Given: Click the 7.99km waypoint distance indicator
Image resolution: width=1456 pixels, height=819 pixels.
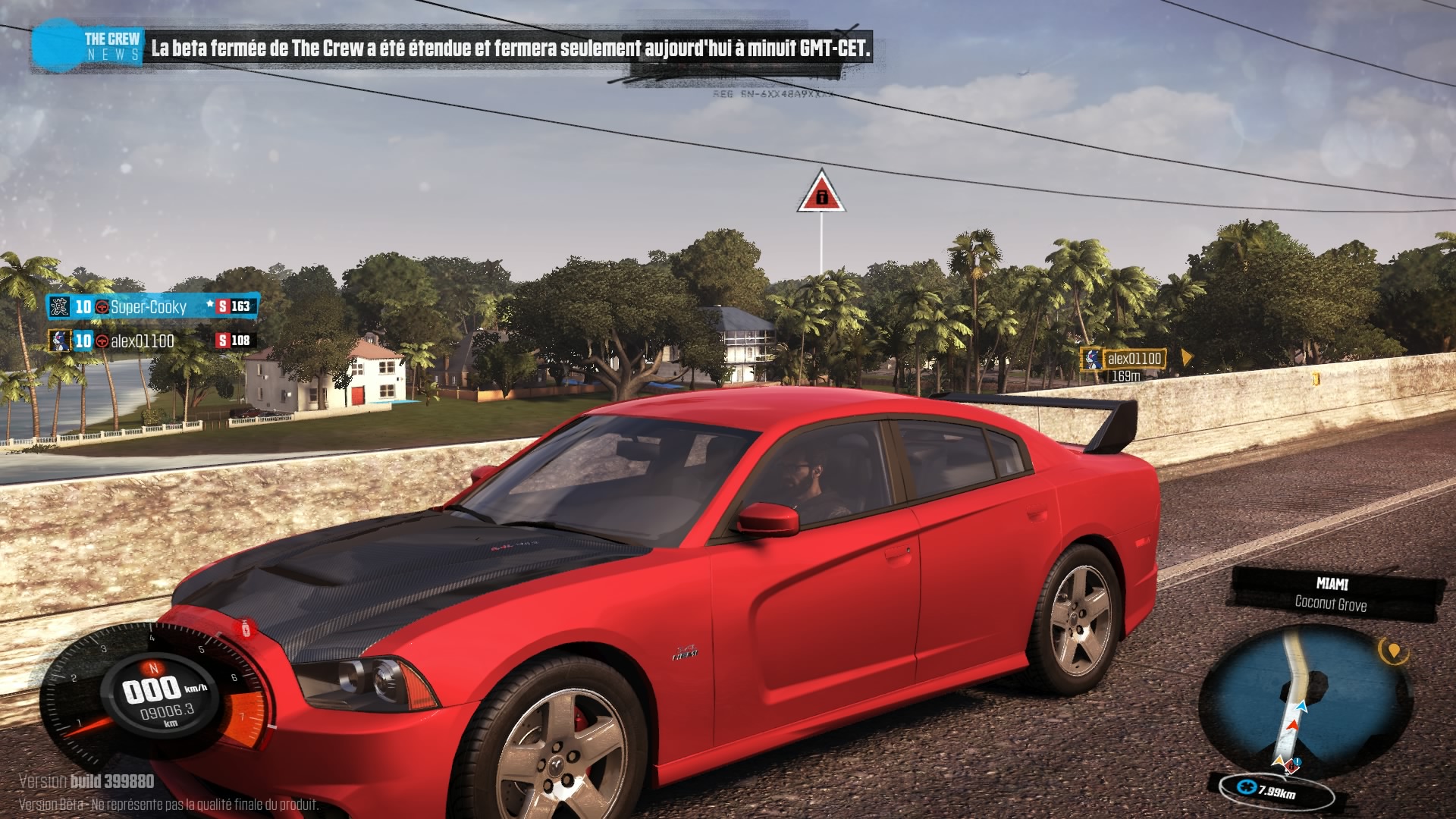Looking at the screenshot, I should click(1276, 791).
